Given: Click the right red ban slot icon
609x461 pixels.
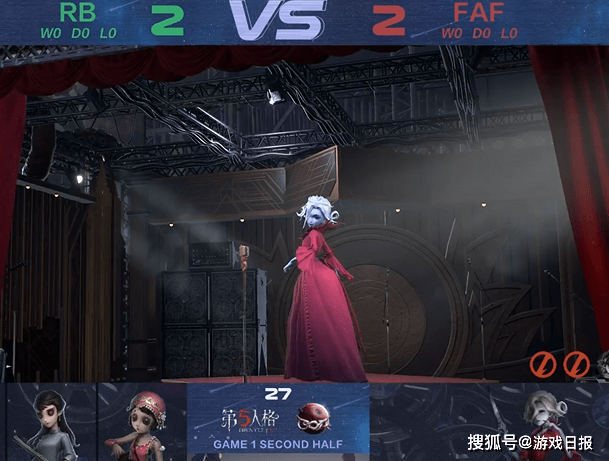Looking at the screenshot, I should 576,365.
